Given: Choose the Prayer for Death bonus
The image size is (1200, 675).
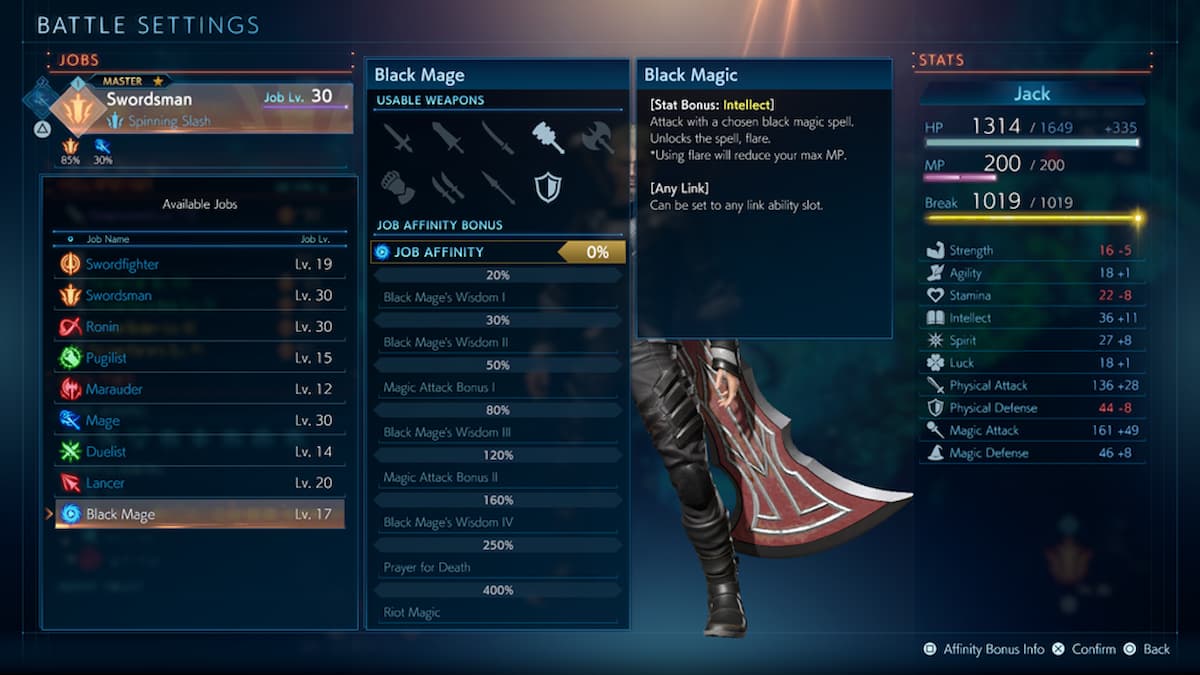Looking at the screenshot, I should (498, 567).
